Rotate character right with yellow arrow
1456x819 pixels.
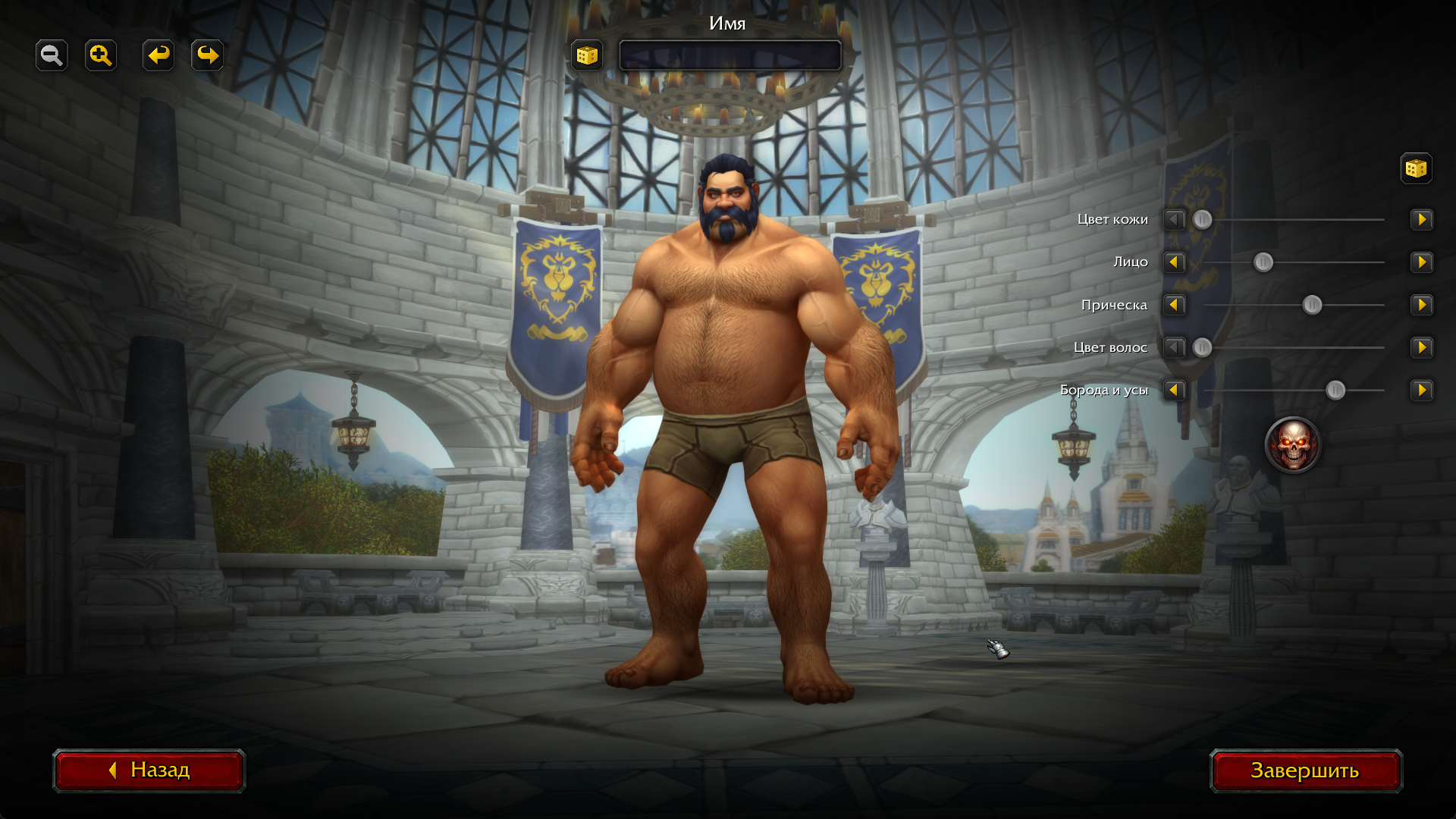tap(207, 55)
